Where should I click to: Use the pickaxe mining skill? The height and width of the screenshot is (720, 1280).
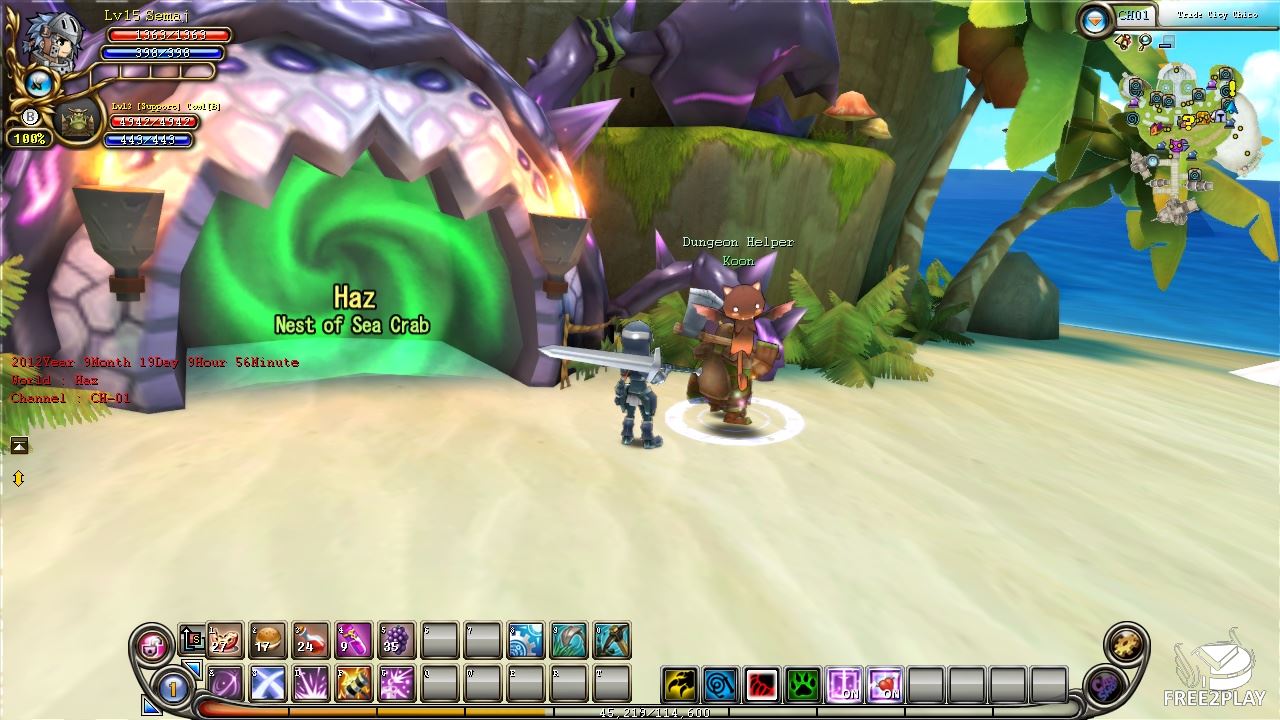click(x=612, y=640)
